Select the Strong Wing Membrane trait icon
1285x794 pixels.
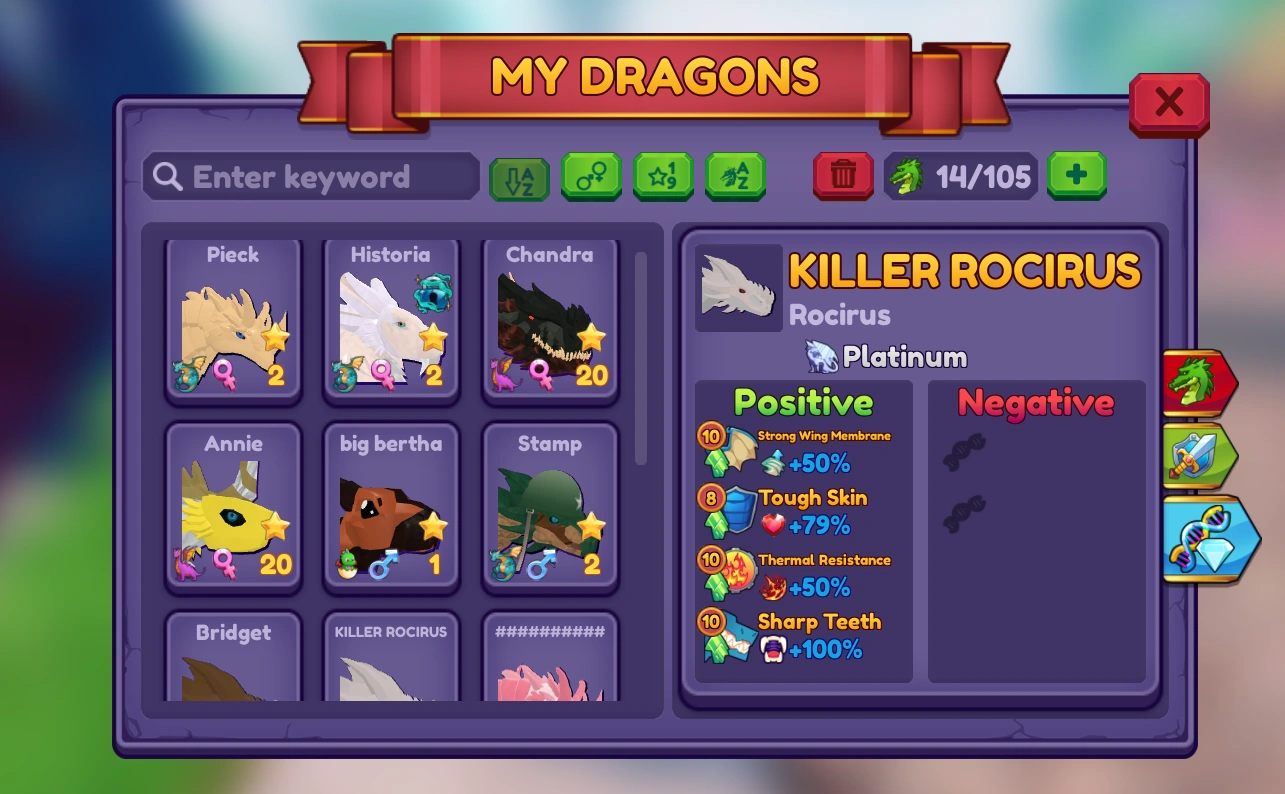coord(737,447)
